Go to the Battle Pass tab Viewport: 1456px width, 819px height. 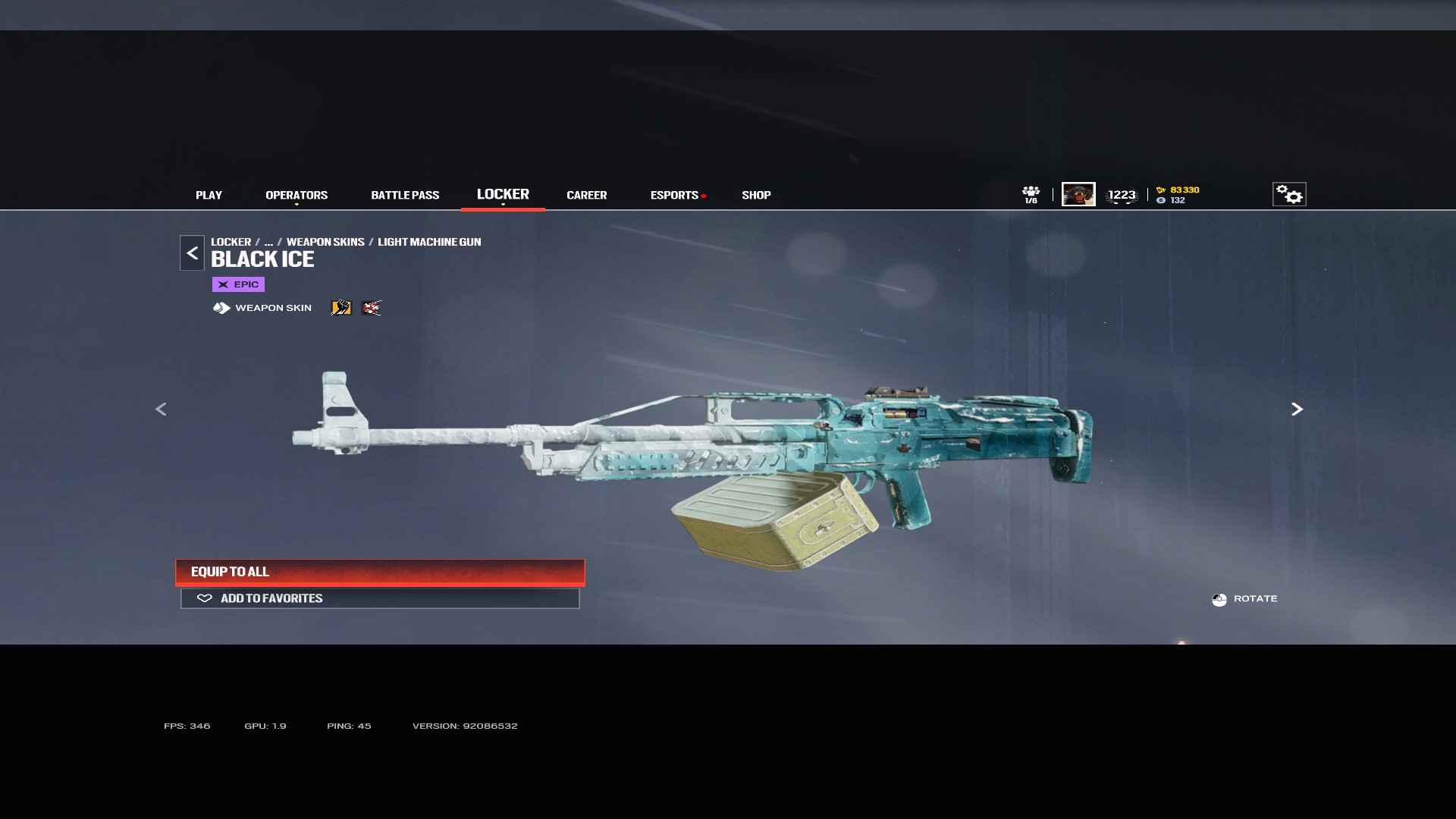pyautogui.click(x=405, y=195)
